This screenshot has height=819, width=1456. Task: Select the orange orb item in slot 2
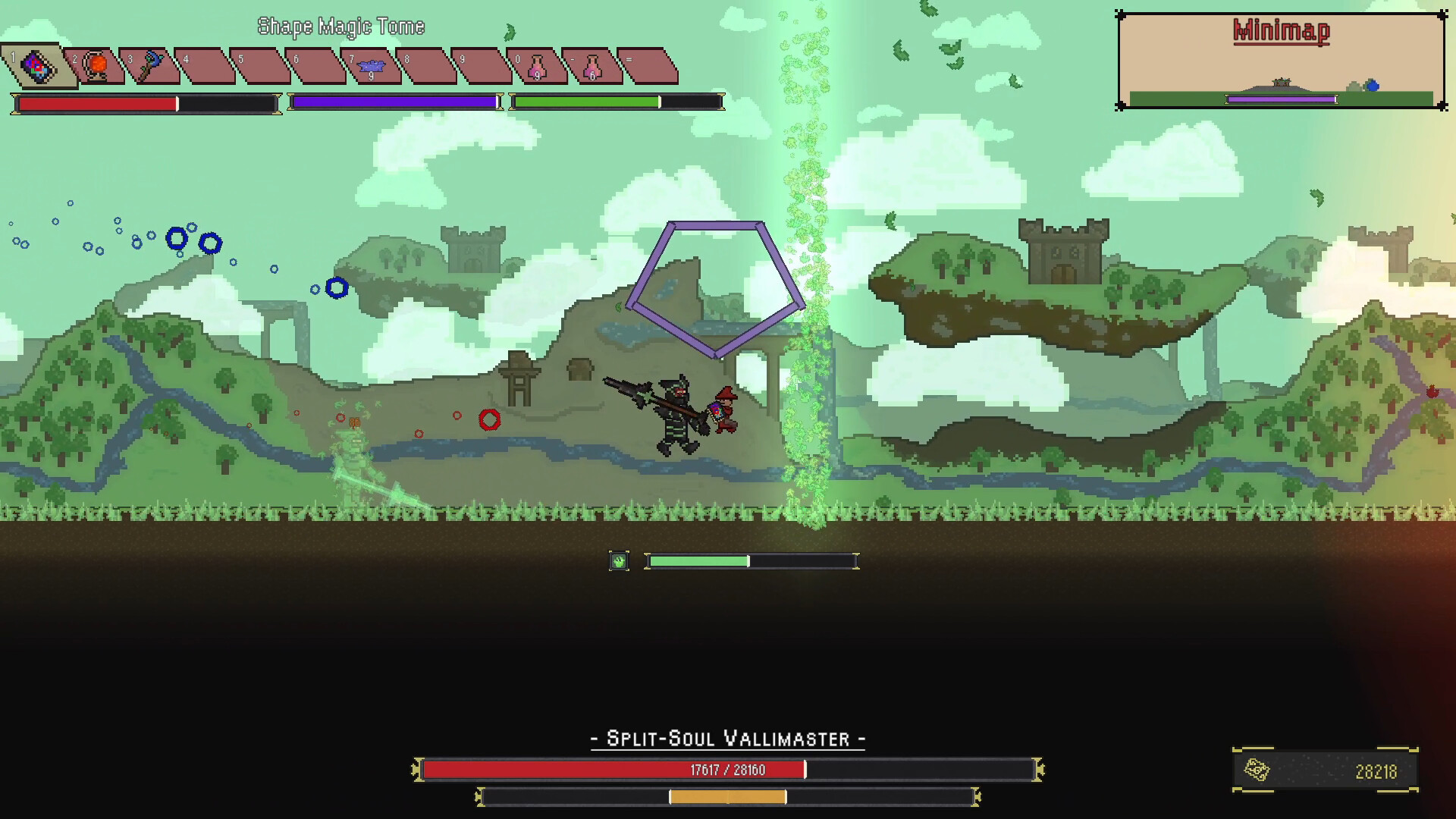click(x=96, y=66)
